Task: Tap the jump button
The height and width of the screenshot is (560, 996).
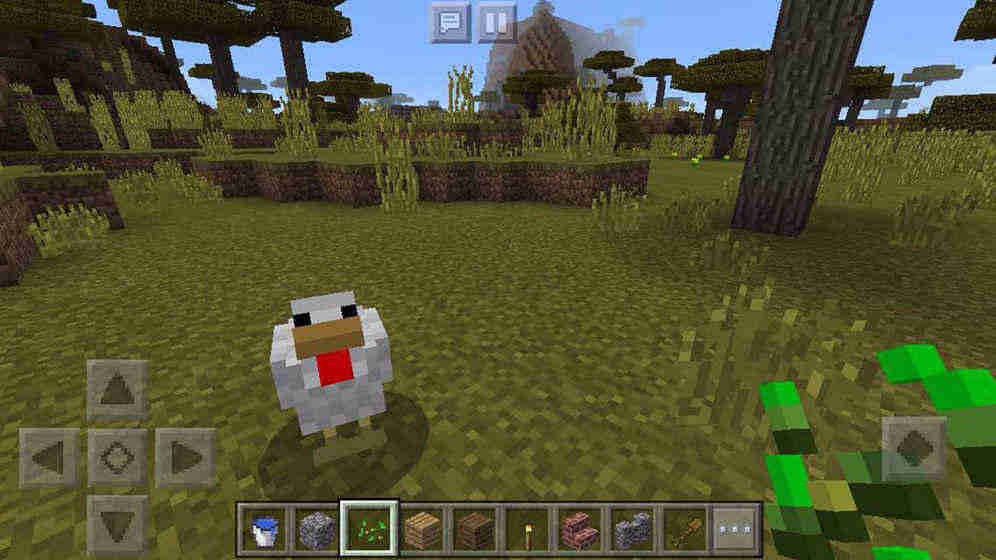Action: pyautogui.click(x=912, y=447)
